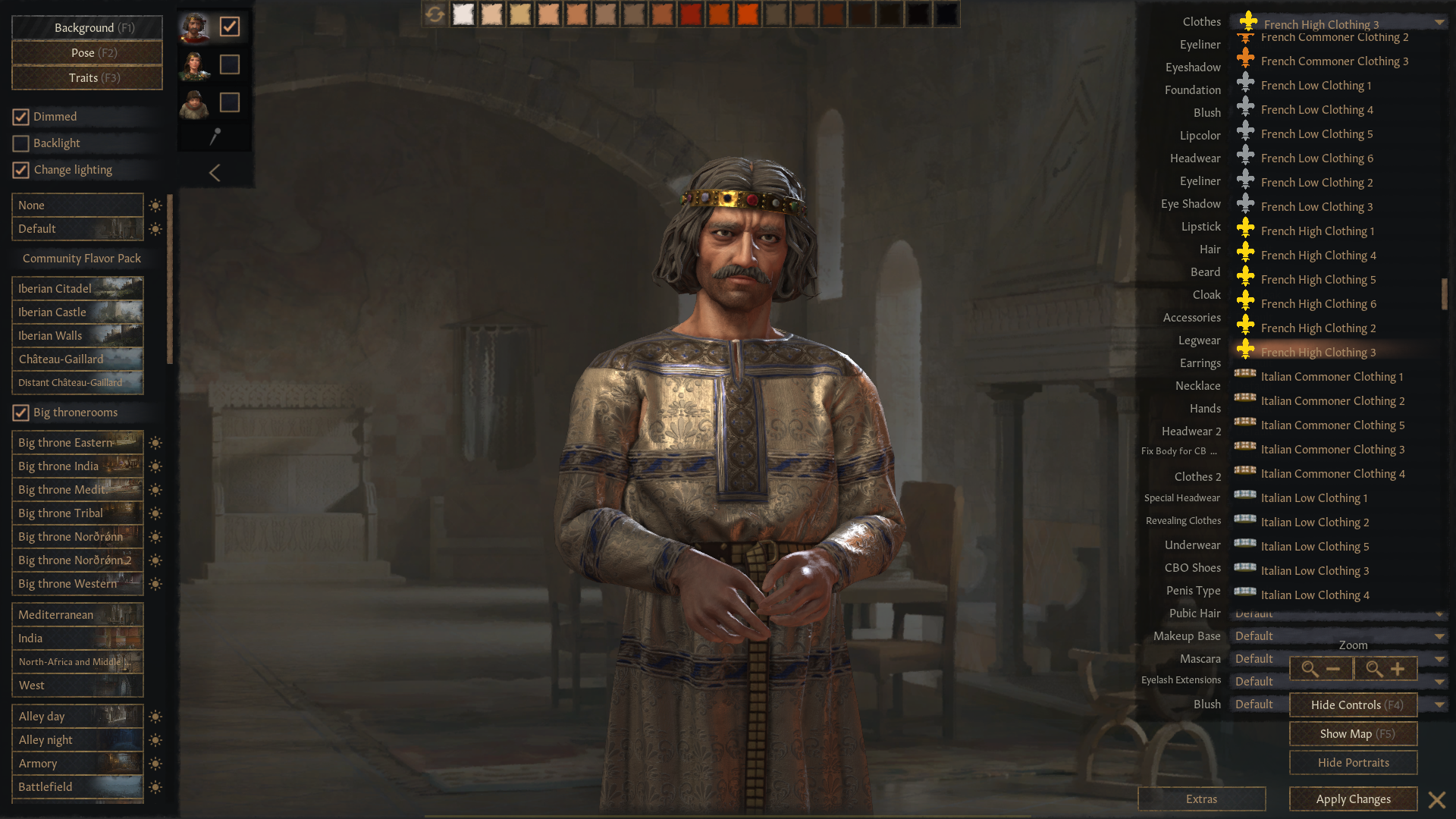
Task: Enable the checkbox for the female character portrait
Action: point(230,65)
